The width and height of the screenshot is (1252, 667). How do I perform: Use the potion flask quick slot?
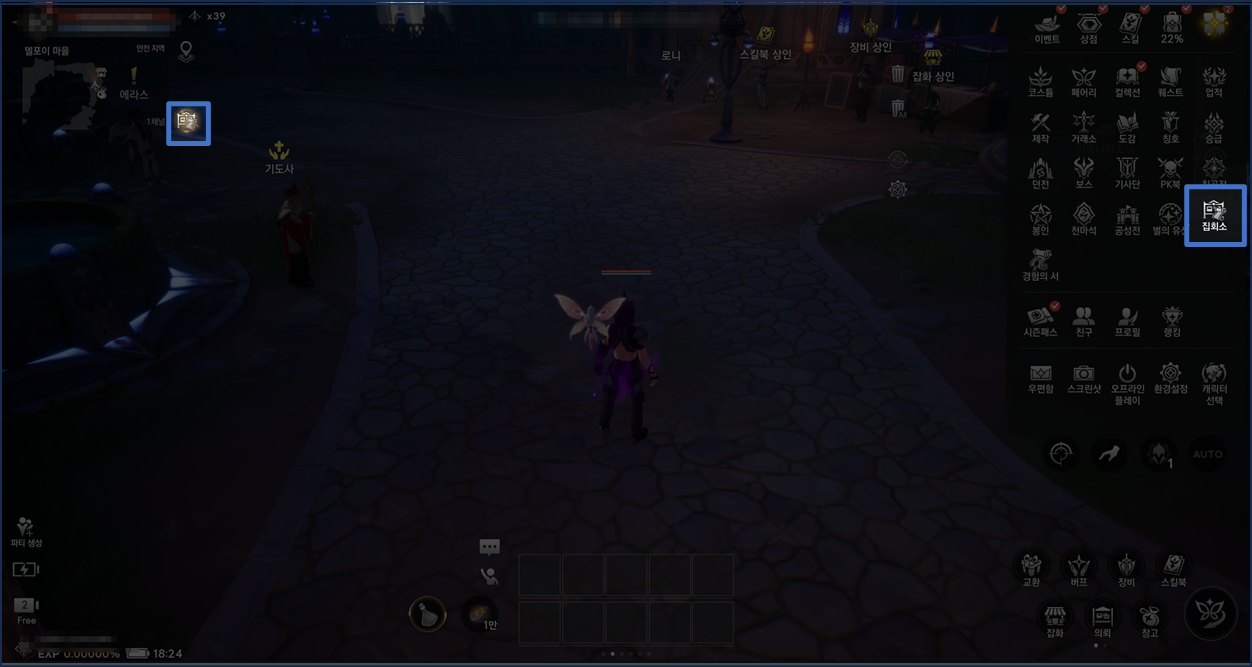coord(428,613)
